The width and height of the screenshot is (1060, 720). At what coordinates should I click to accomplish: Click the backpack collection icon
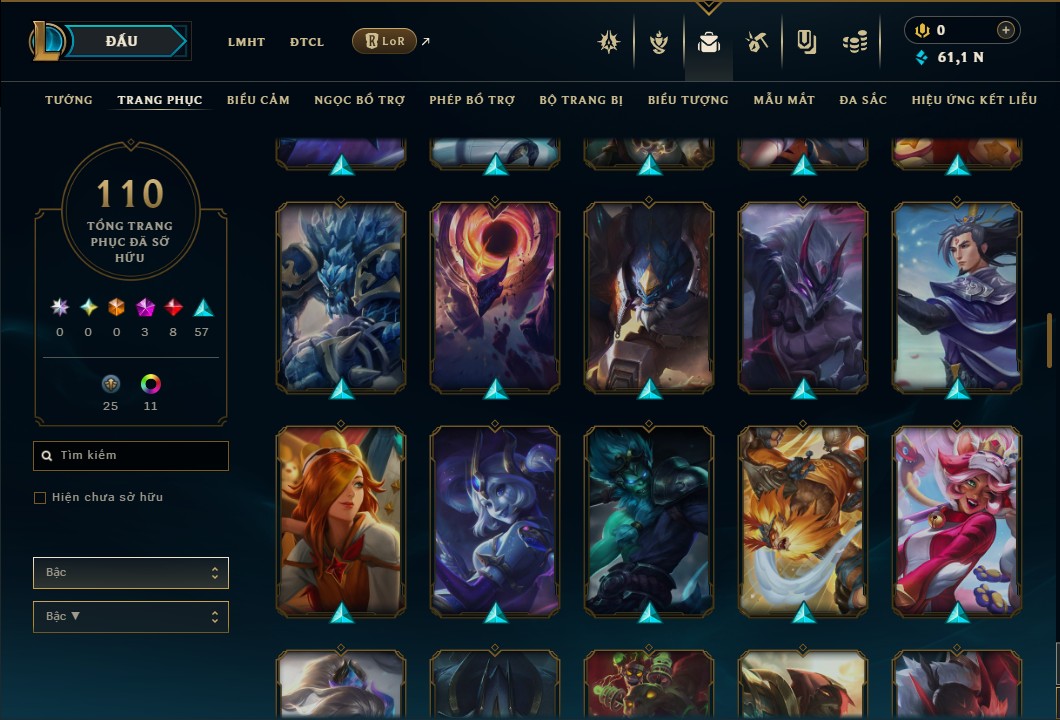click(709, 42)
